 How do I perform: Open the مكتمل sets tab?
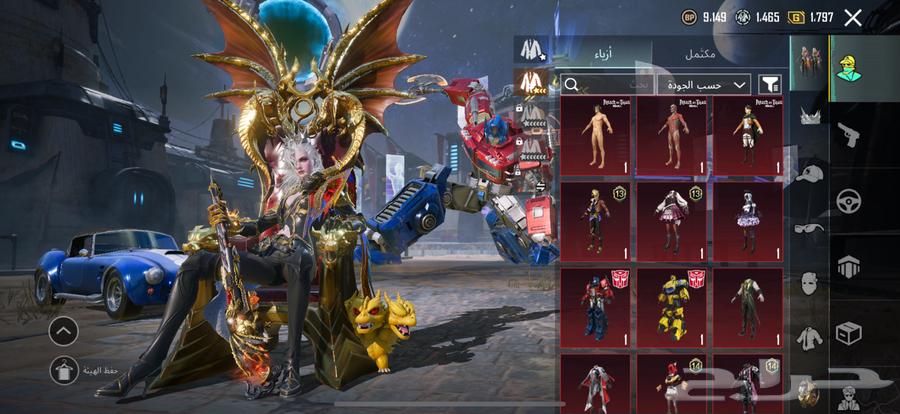[699, 53]
